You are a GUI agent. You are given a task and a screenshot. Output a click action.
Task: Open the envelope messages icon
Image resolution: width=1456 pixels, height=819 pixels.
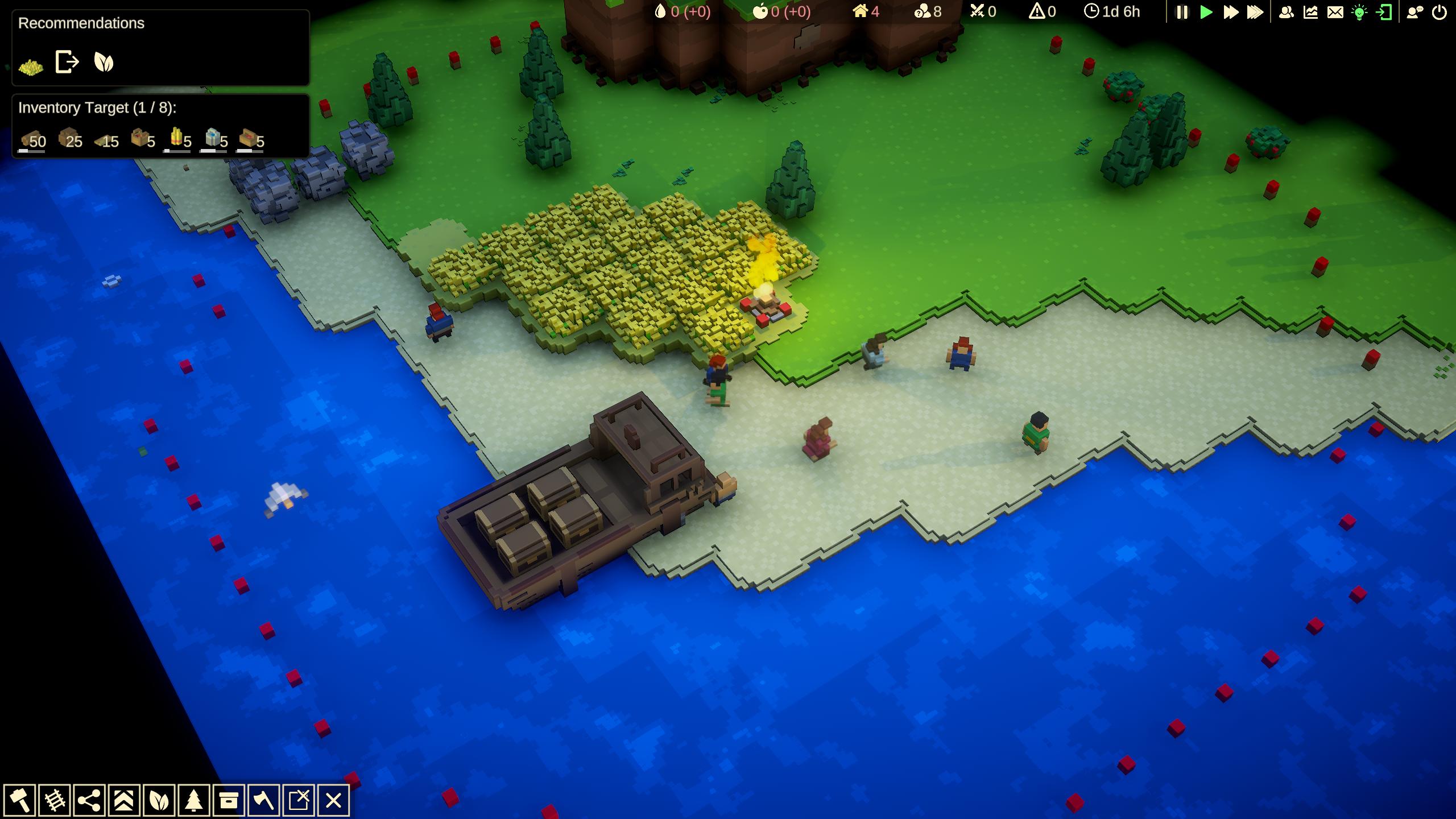tap(1335, 12)
